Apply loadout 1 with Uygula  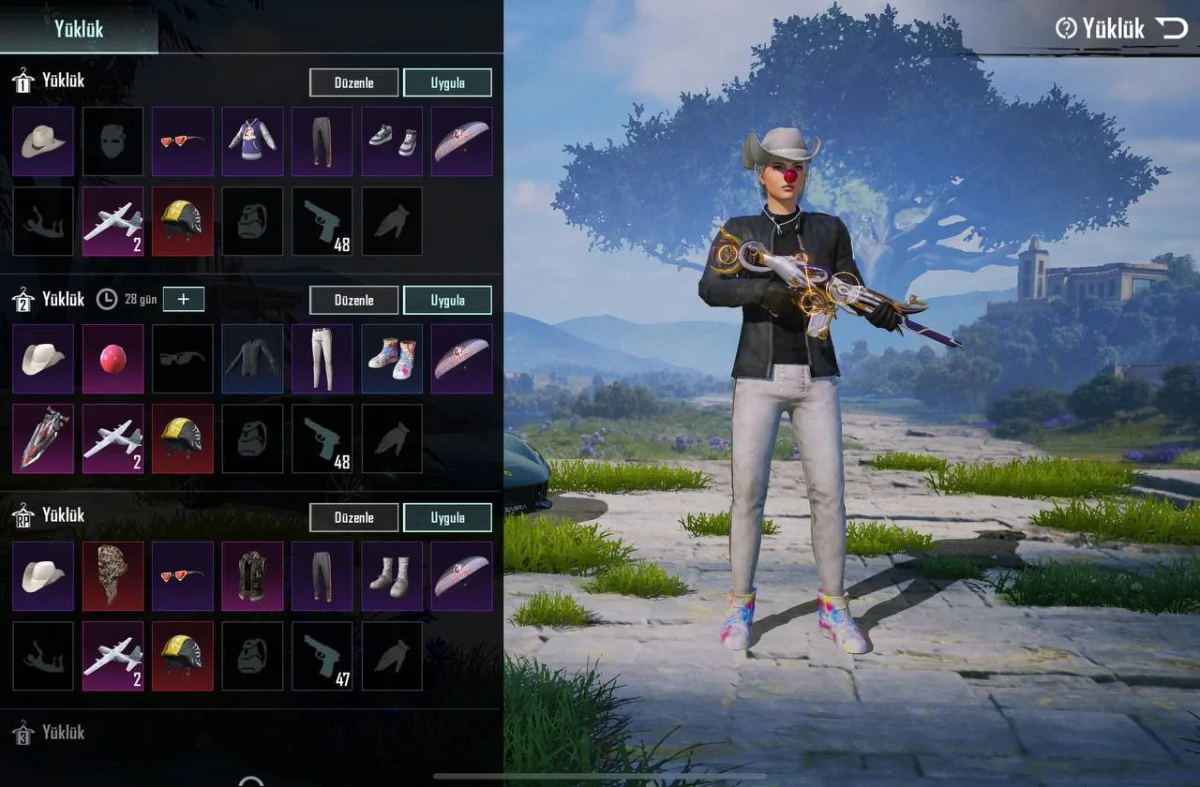coord(447,82)
